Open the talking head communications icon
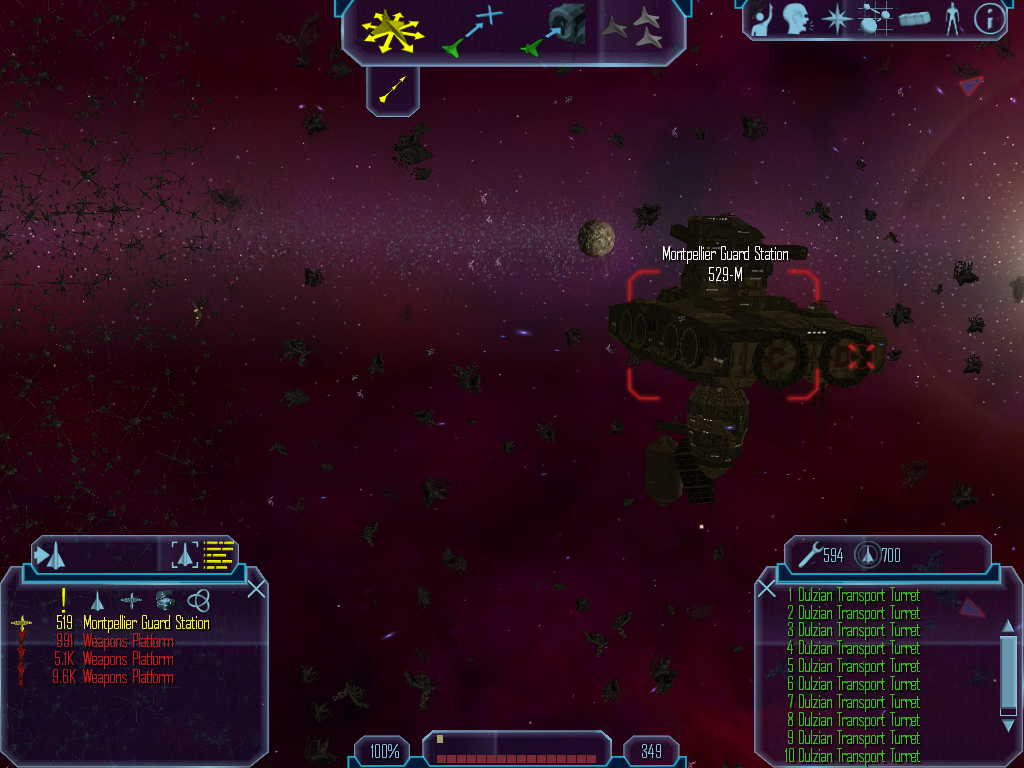The width and height of the screenshot is (1024, 768). 796,18
